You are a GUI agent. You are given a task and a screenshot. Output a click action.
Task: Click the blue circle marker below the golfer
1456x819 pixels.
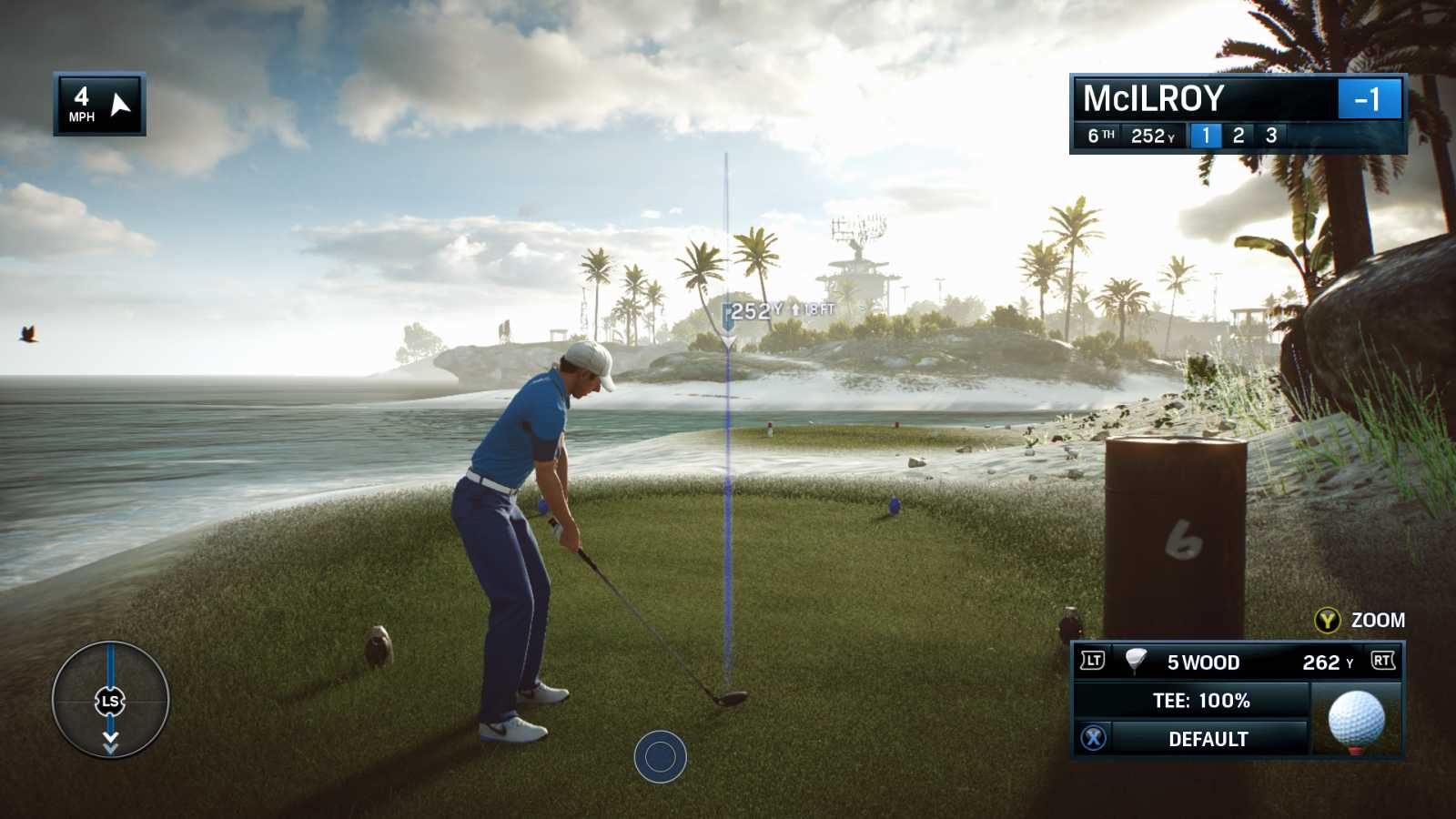tap(660, 756)
